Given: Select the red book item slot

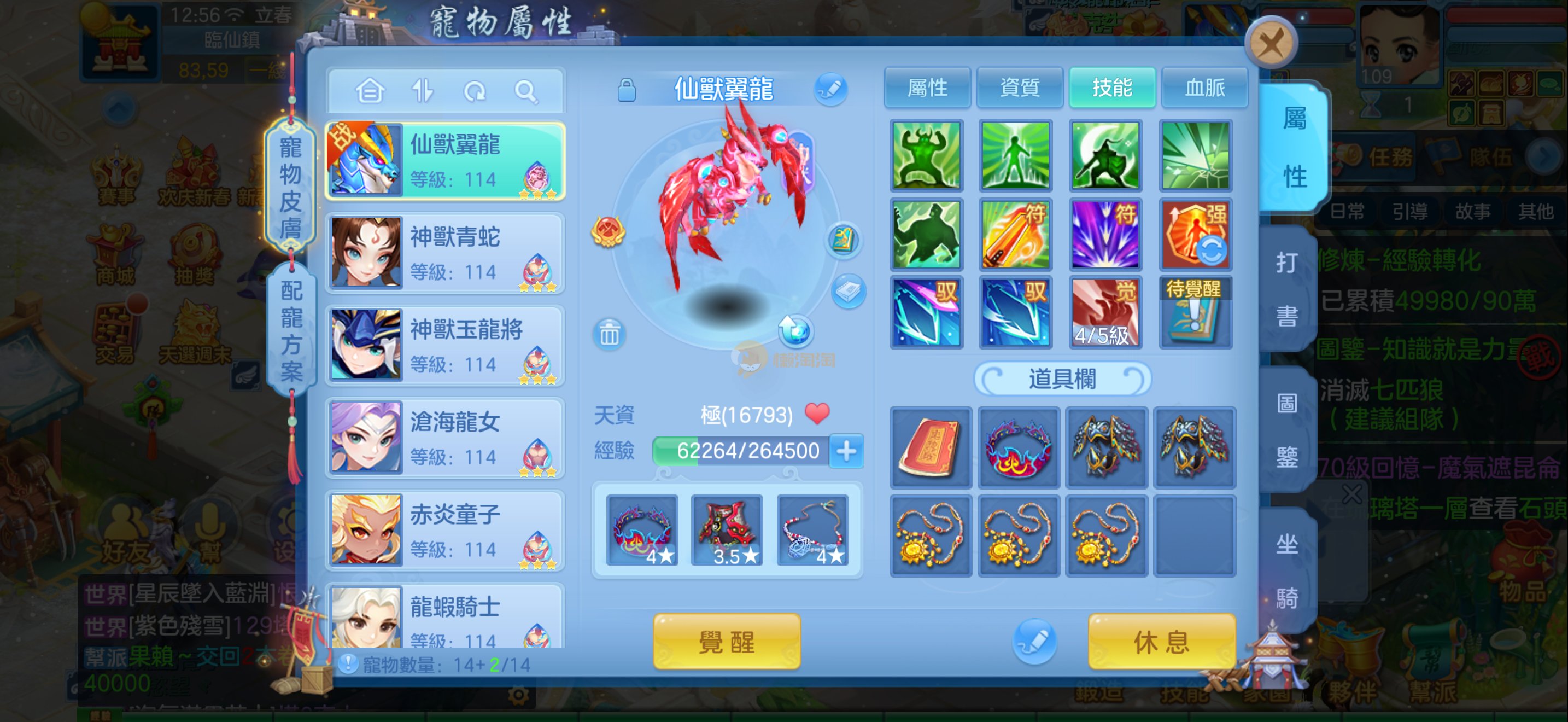Looking at the screenshot, I should point(929,447).
